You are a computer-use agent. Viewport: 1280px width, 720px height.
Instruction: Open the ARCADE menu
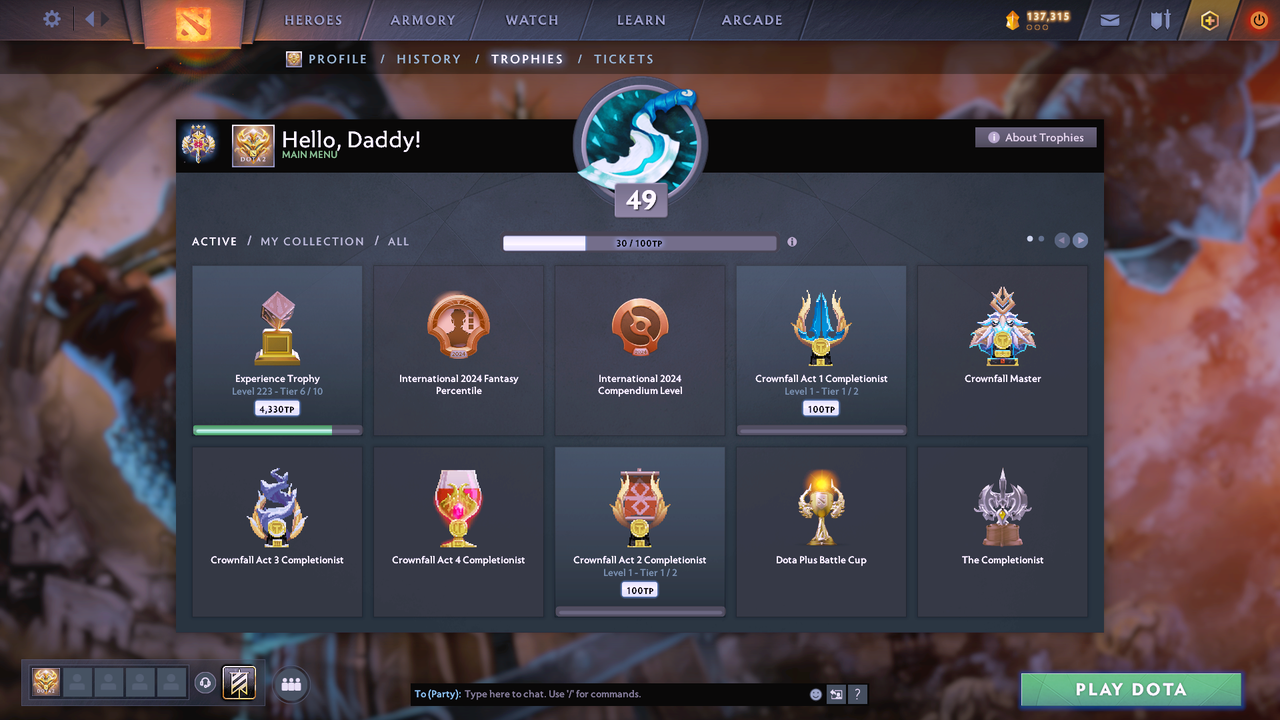click(x=751, y=19)
